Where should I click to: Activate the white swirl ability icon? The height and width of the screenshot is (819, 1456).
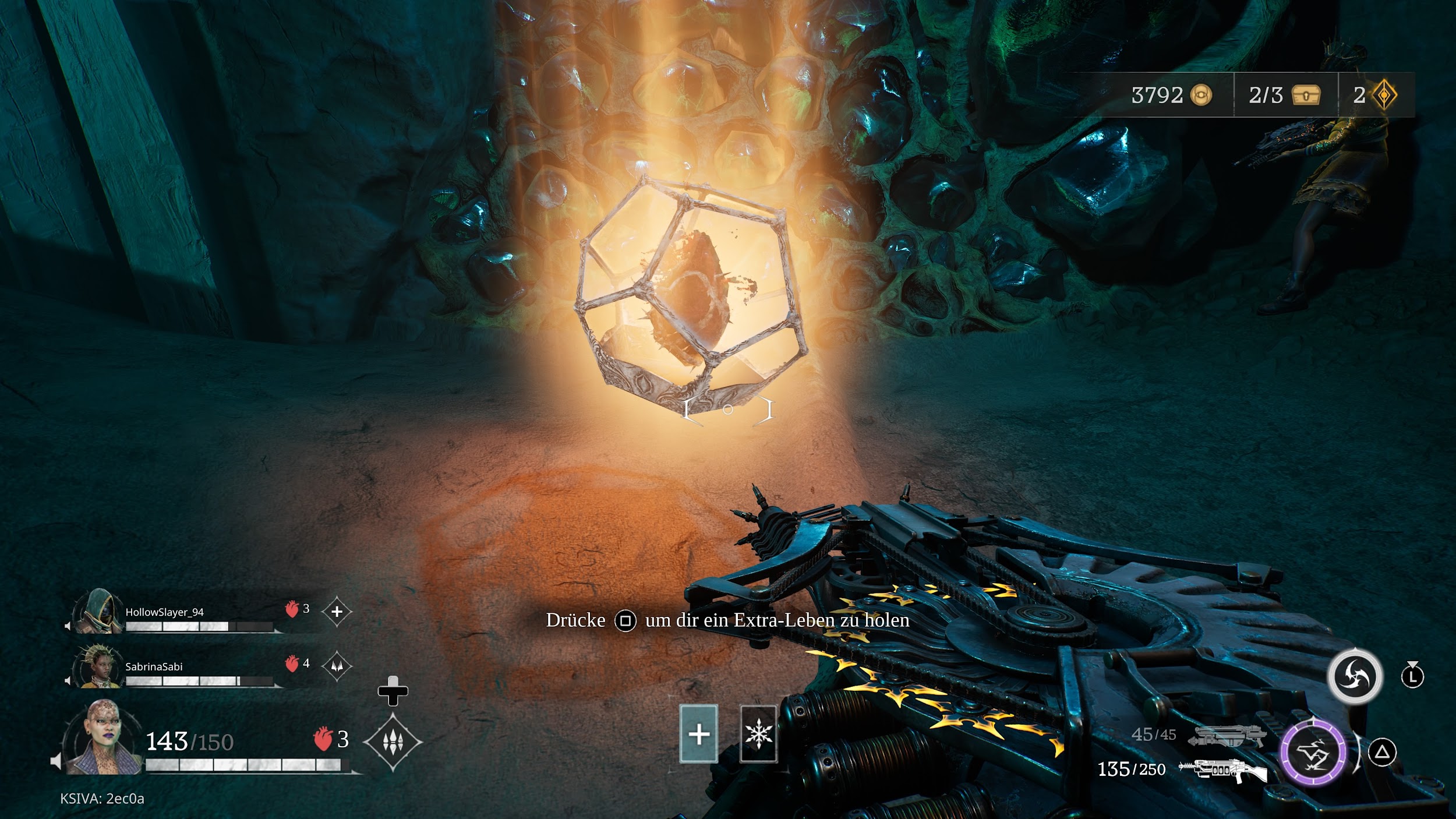[x=1354, y=677]
